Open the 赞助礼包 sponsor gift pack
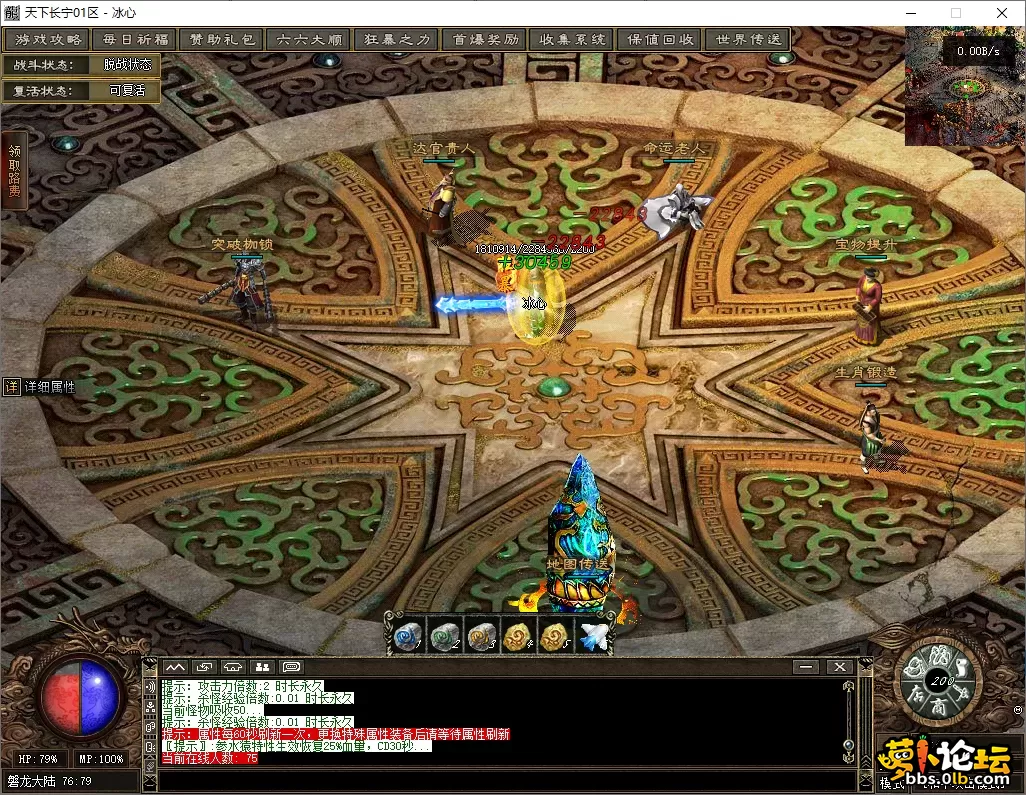 coord(221,40)
